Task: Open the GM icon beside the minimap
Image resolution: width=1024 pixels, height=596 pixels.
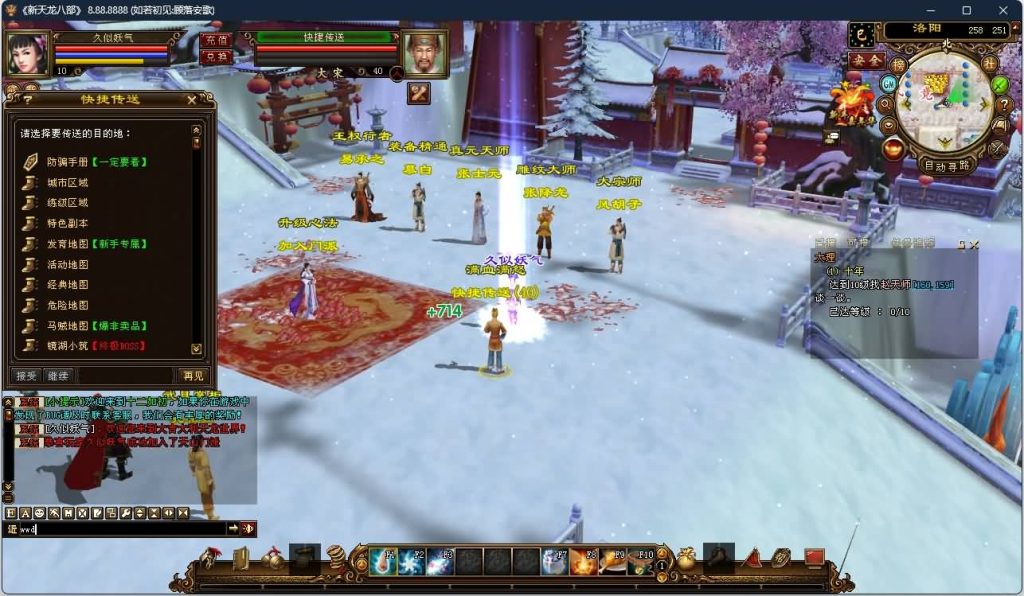Action: coord(887,84)
